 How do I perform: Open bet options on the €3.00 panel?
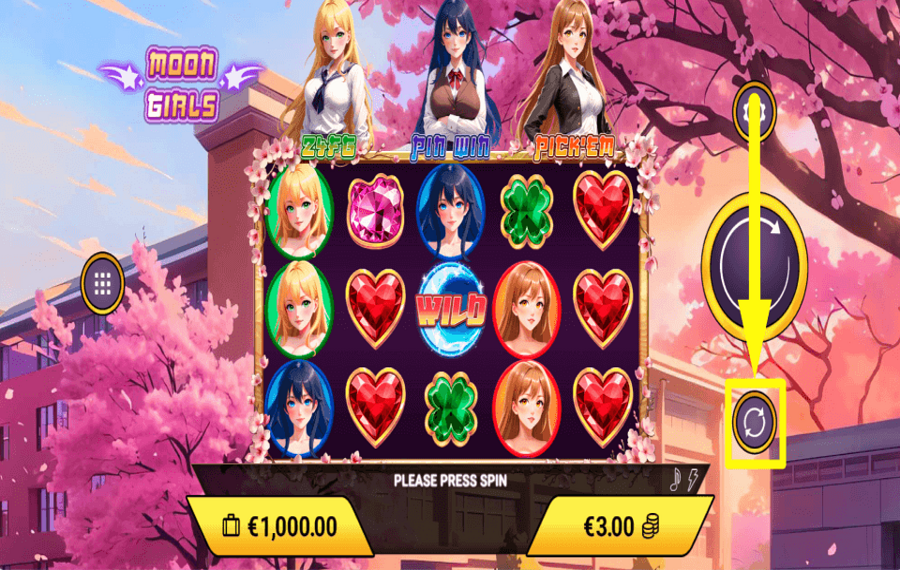pyautogui.click(x=618, y=526)
